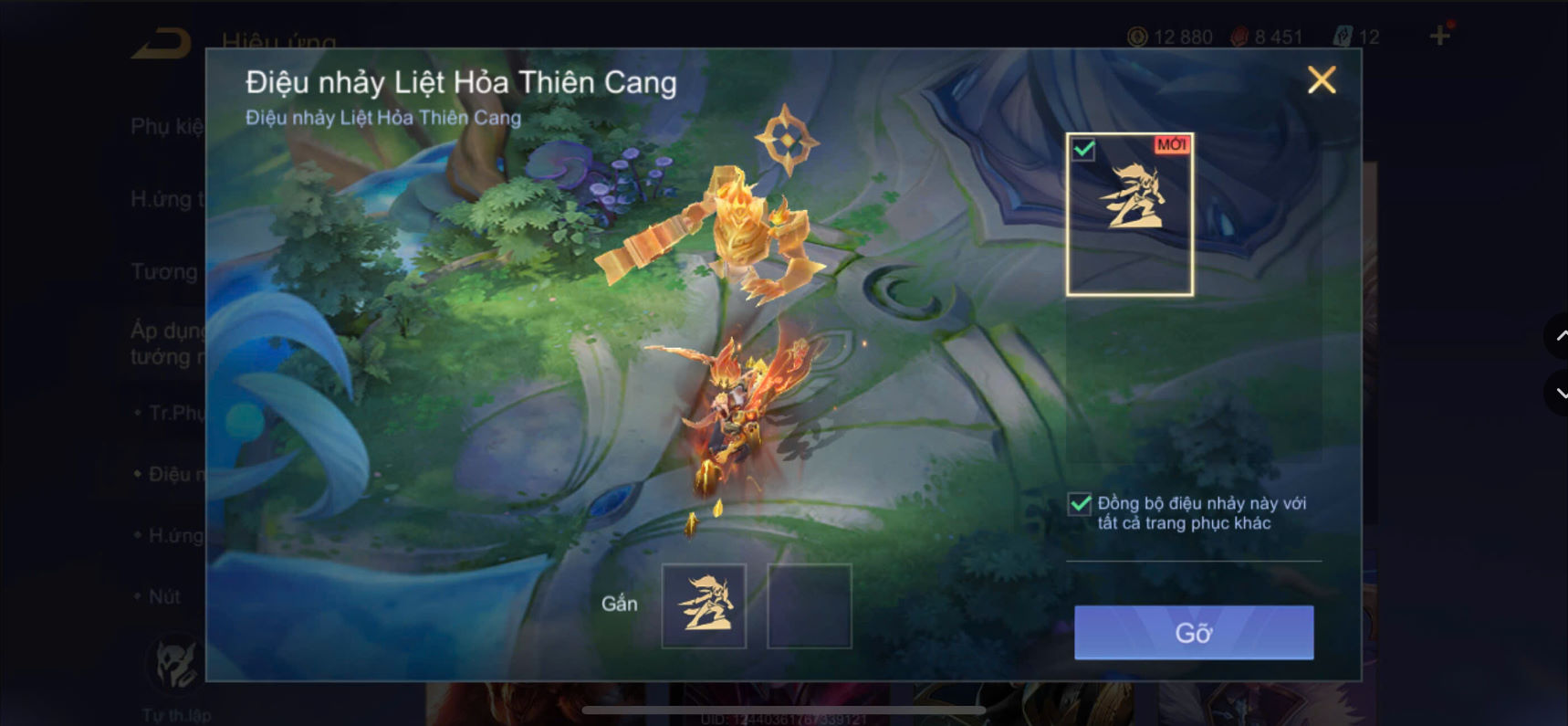This screenshot has width=1568, height=726.
Task: Click the empty attachment slot next to Gắn
Action: click(809, 604)
